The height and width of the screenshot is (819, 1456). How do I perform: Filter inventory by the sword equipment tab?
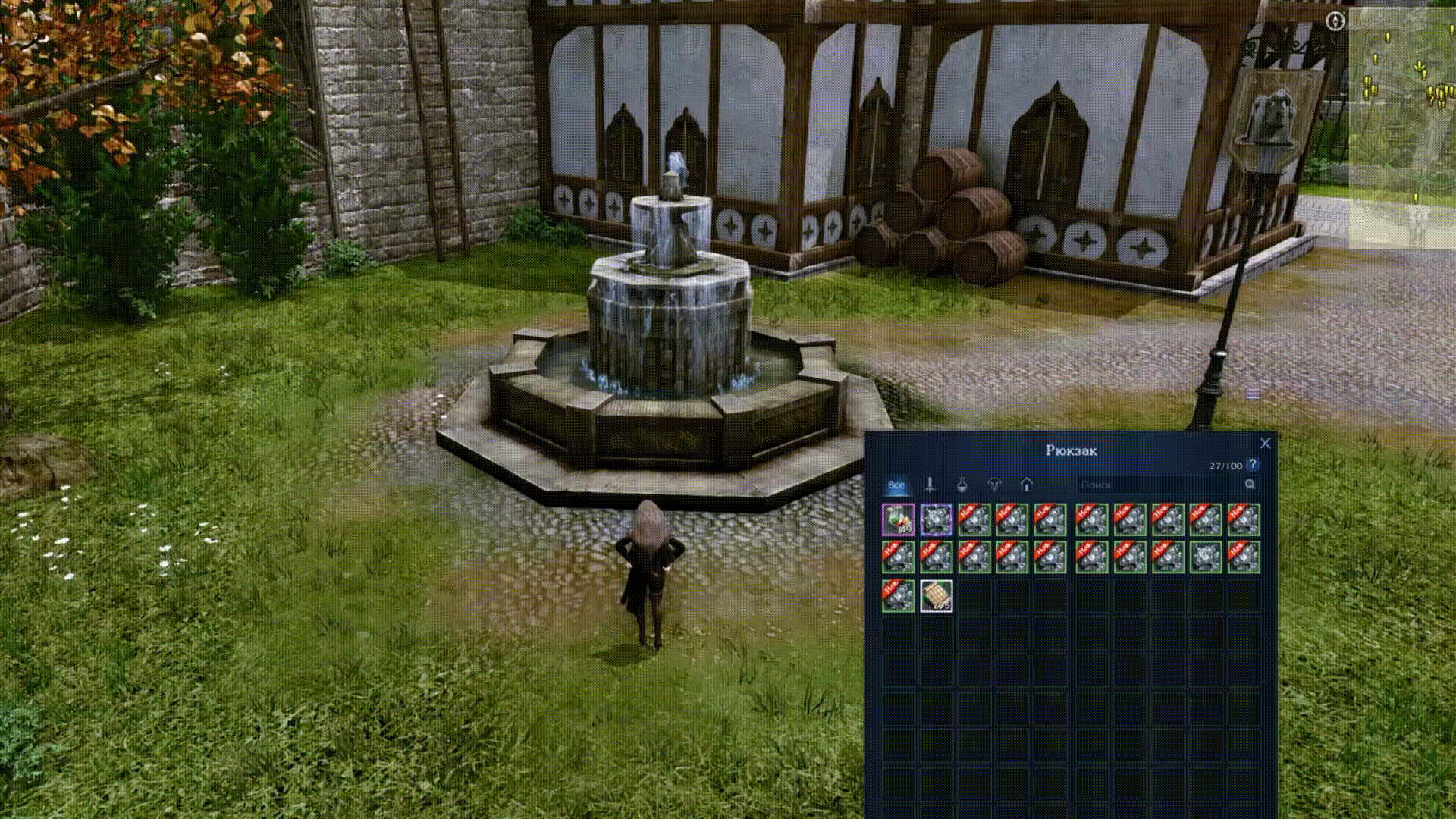click(930, 485)
